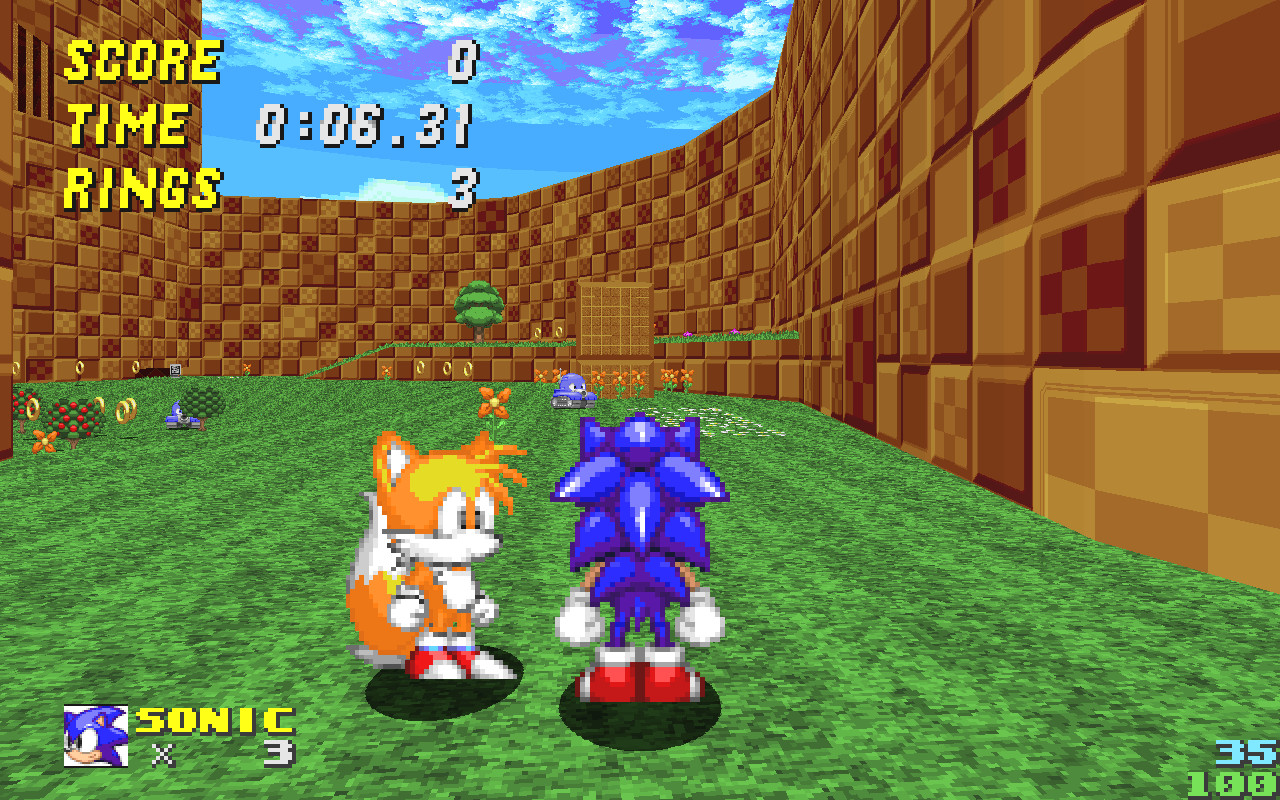Click the blue Crawla badnik robot

(573, 388)
